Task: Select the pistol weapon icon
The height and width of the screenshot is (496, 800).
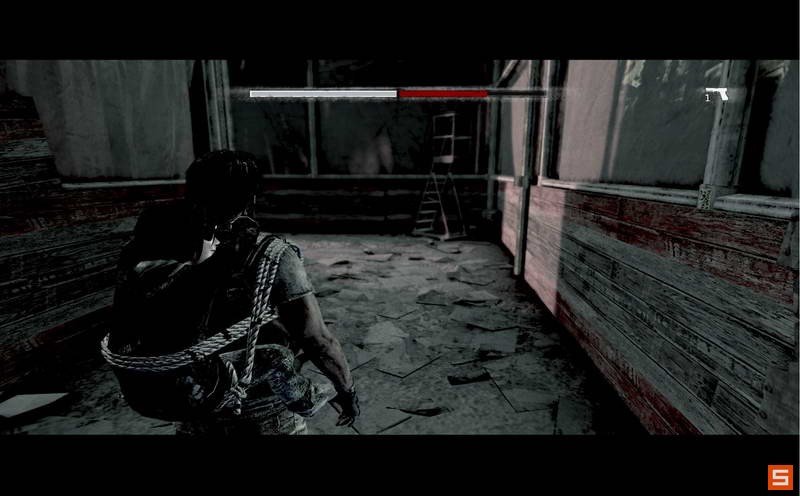Action: [x=716, y=94]
